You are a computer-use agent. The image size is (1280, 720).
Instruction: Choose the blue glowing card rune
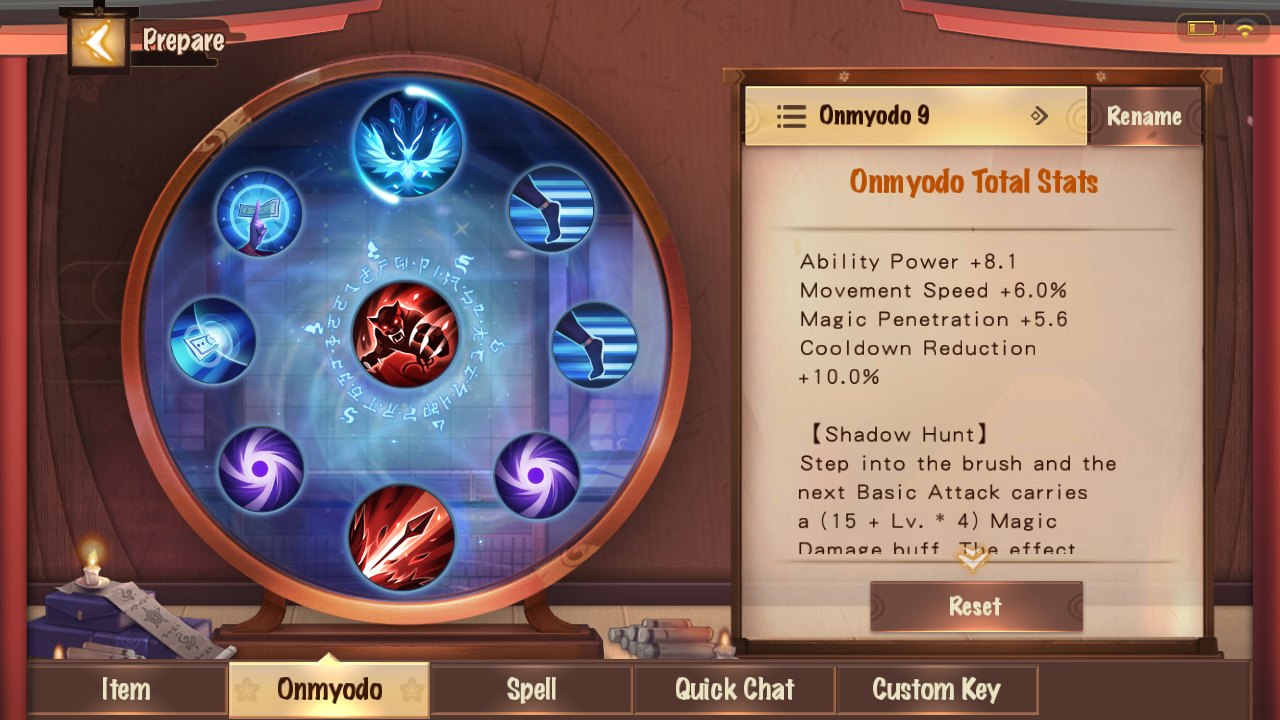pos(212,341)
